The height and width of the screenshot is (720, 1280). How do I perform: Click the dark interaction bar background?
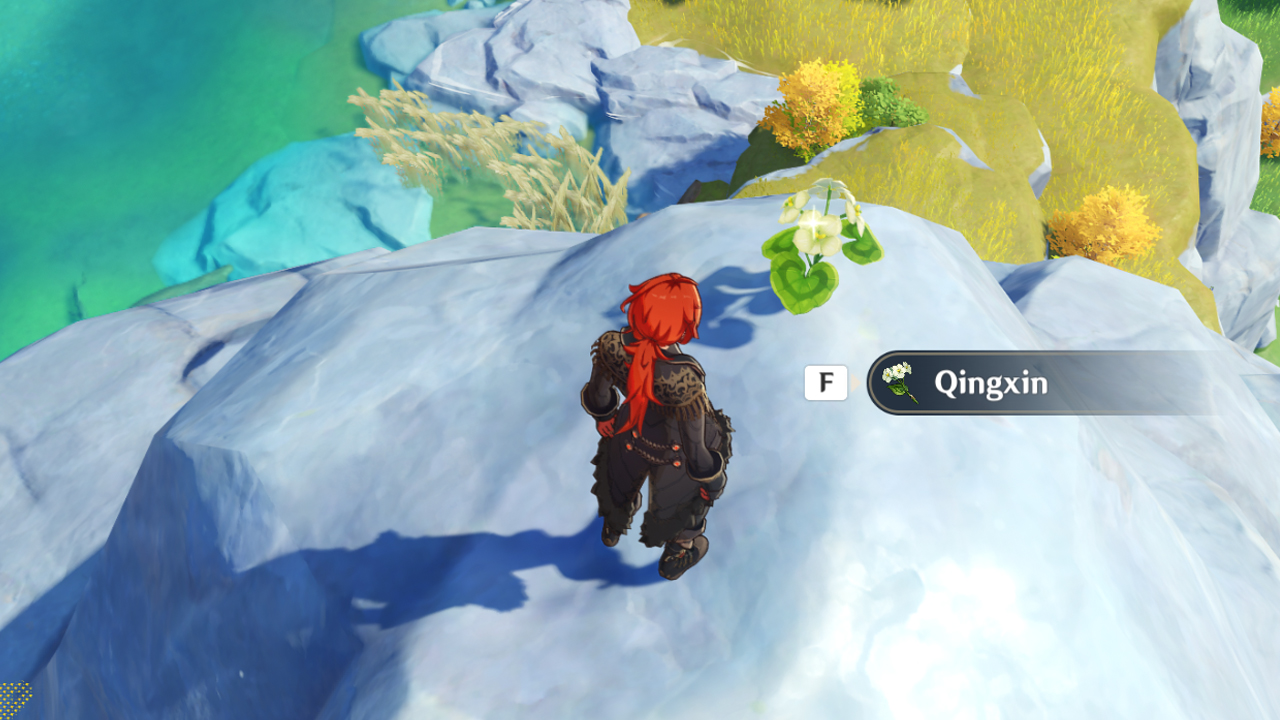coord(1100,383)
